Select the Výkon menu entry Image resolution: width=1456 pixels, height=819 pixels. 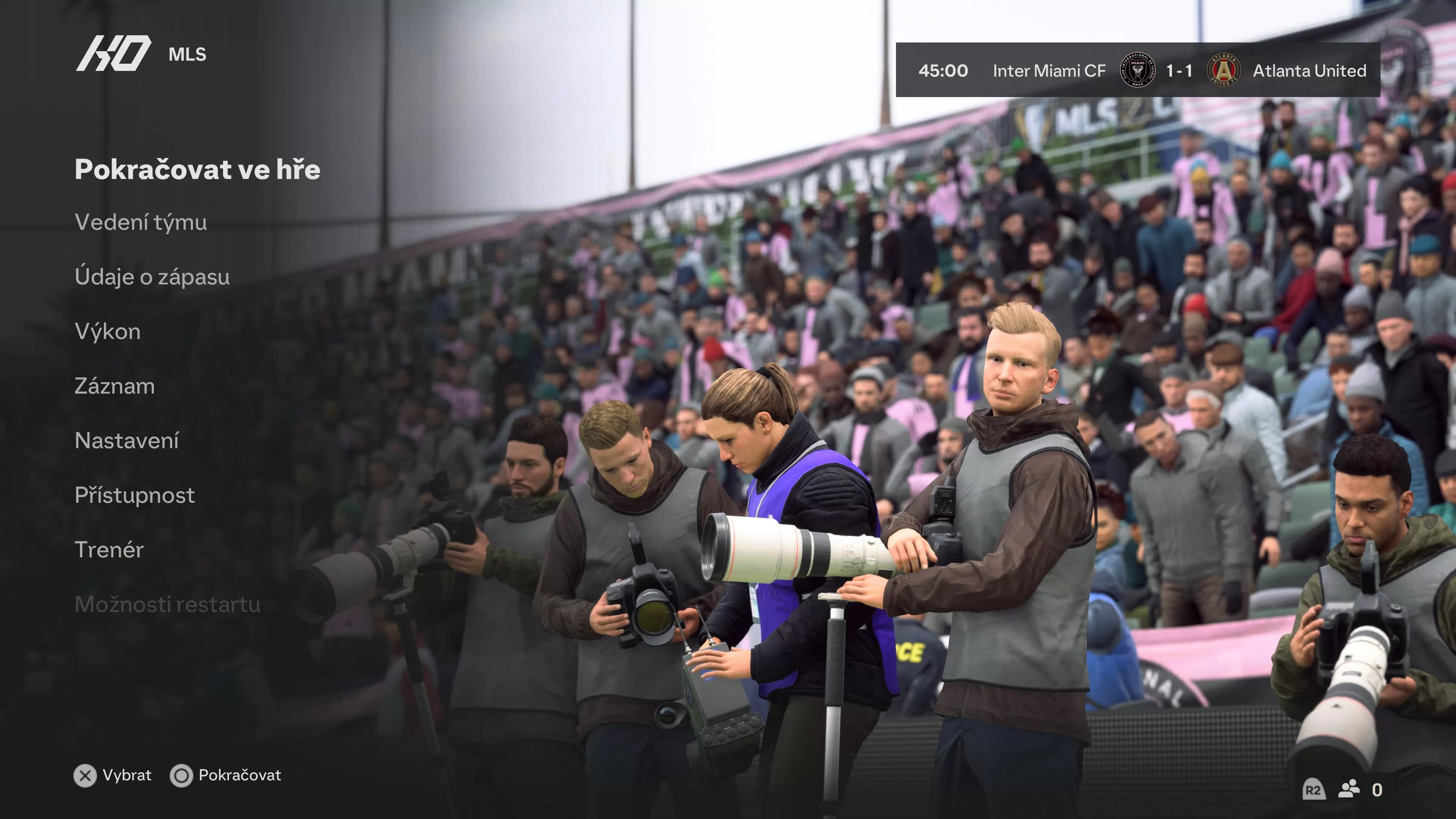tap(107, 332)
